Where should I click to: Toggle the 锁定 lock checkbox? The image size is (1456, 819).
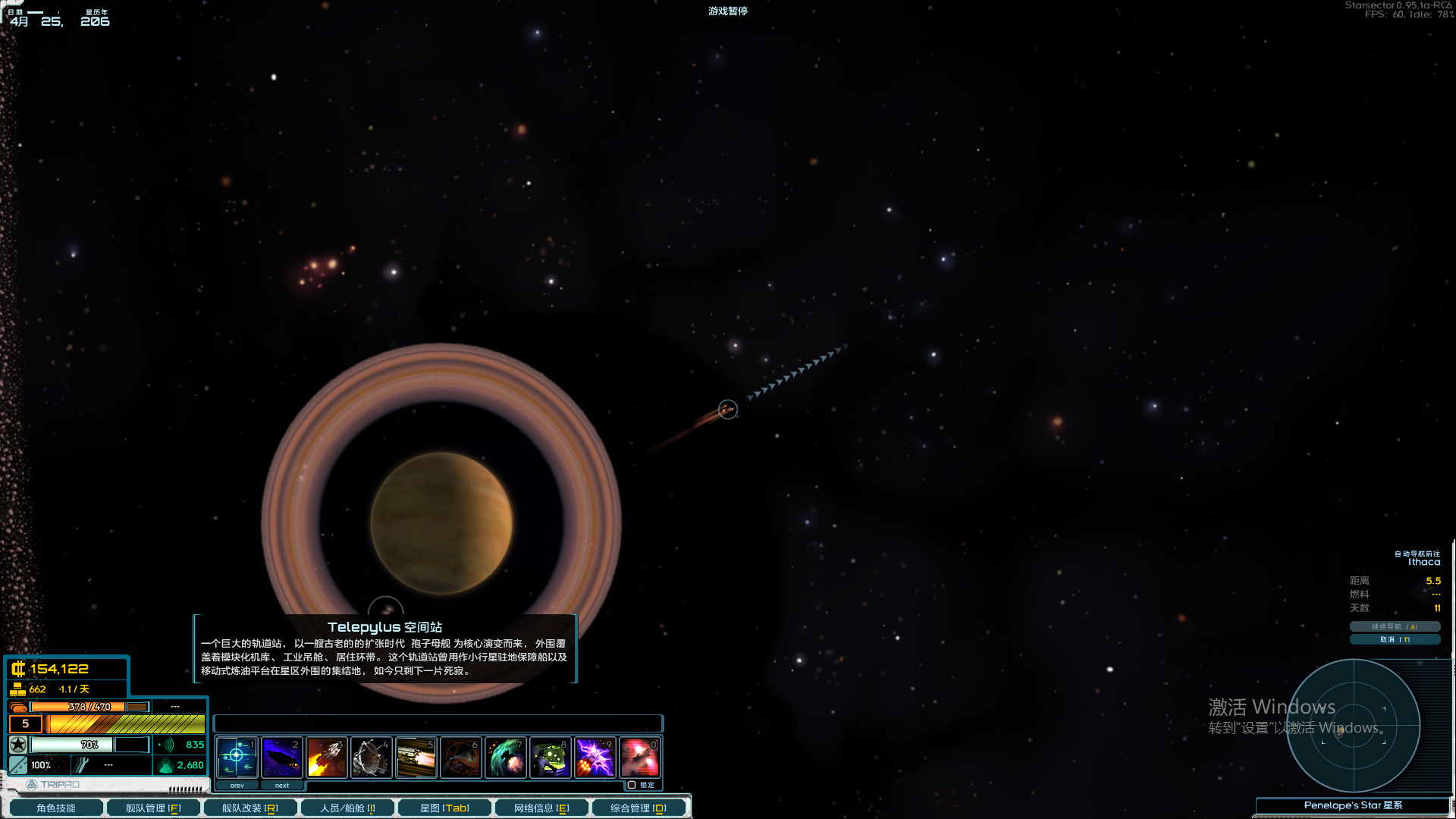[x=632, y=785]
